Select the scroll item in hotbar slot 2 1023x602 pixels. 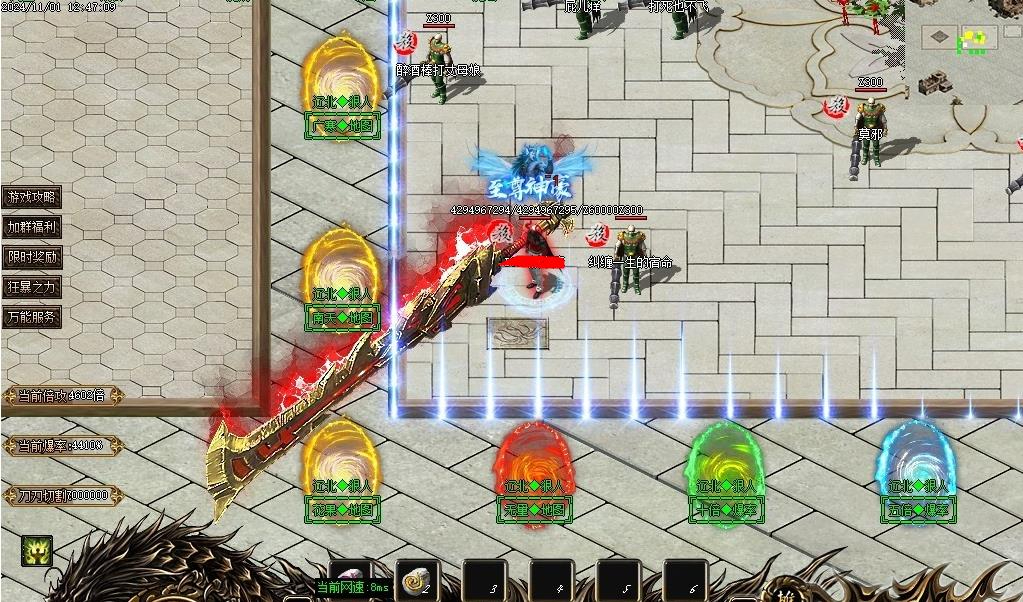(416, 579)
